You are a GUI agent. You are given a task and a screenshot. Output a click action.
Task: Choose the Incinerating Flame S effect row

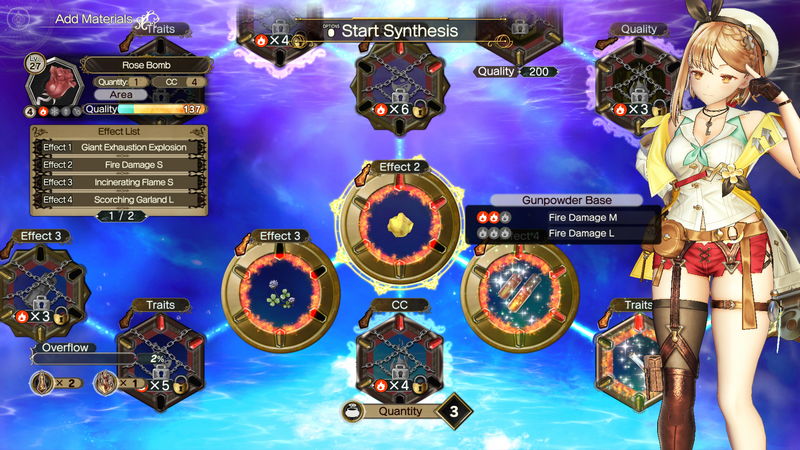pos(122,183)
